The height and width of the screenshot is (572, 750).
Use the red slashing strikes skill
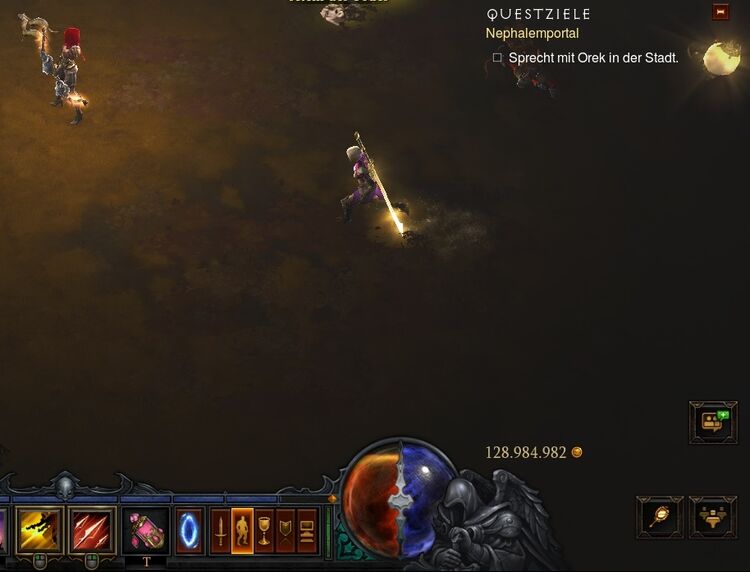click(x=91, y=530)
